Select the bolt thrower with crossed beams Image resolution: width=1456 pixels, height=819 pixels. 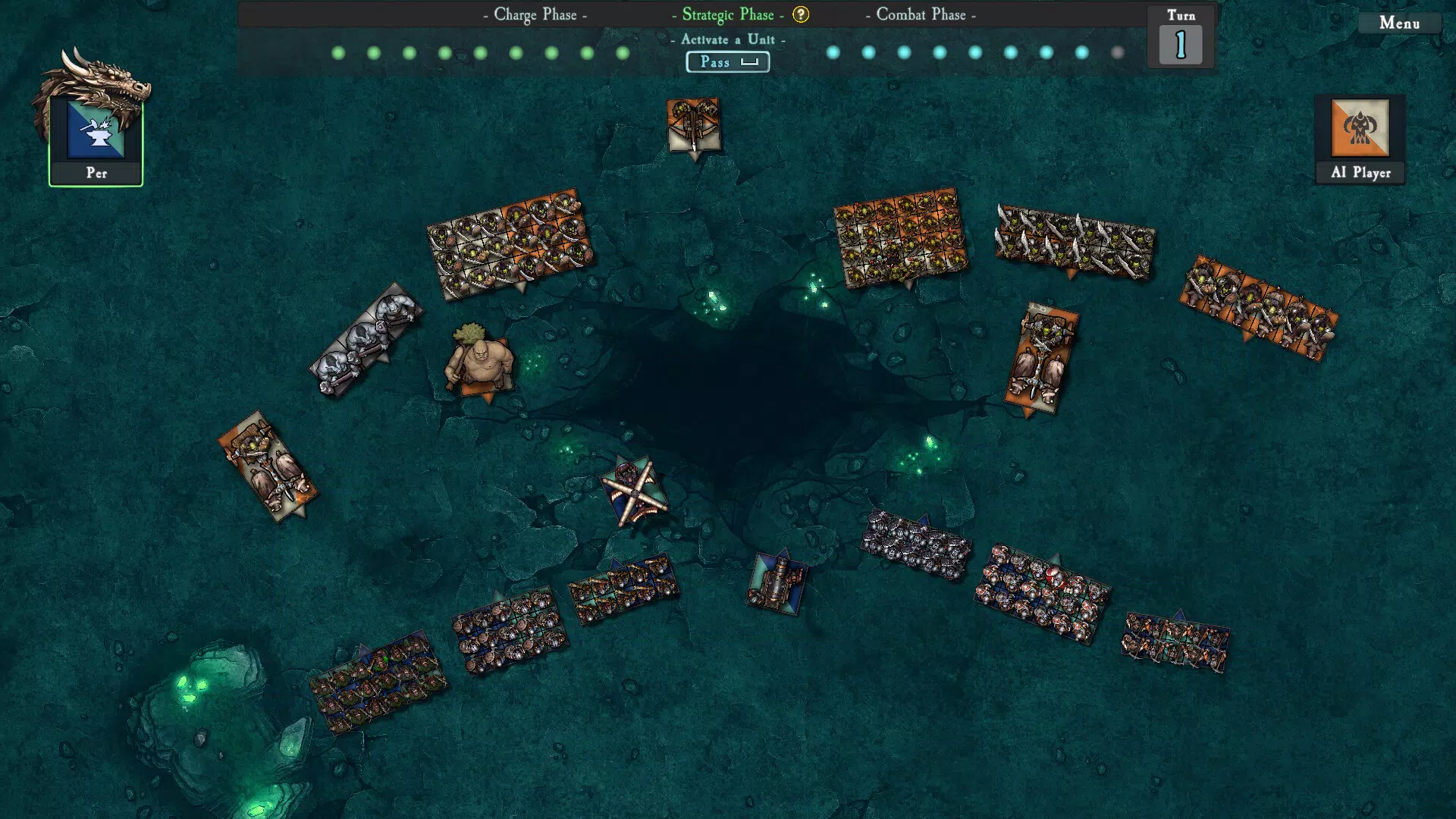click(x=635, y=493)
